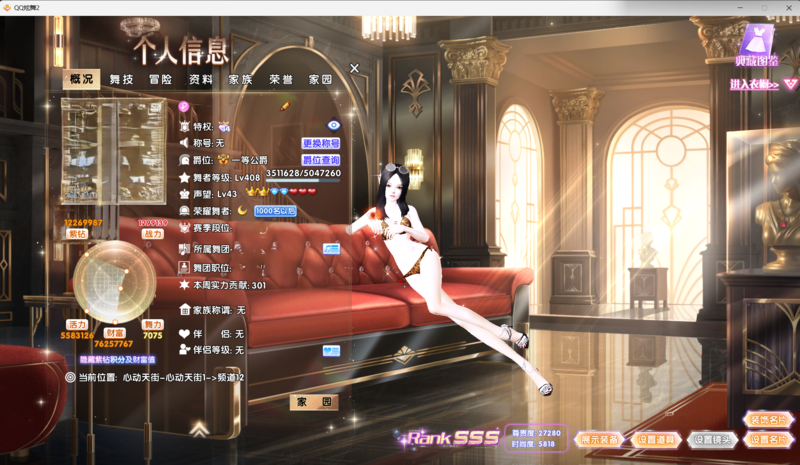
Task: Open 爵位查询 lookup
Action: pos(321,160)
